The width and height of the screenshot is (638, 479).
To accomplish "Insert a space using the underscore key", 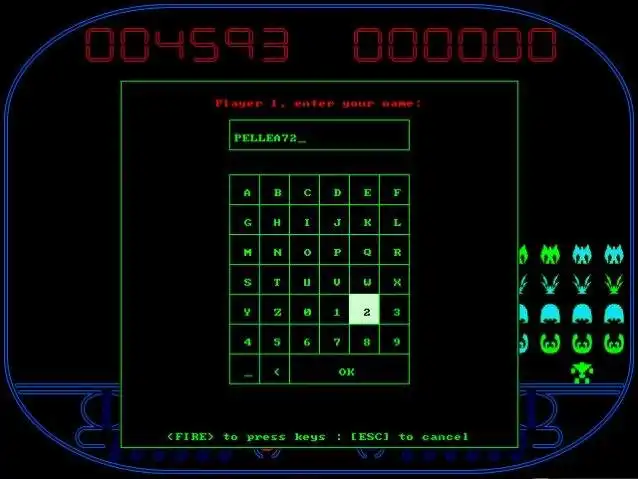I will (x=245, y=371).
